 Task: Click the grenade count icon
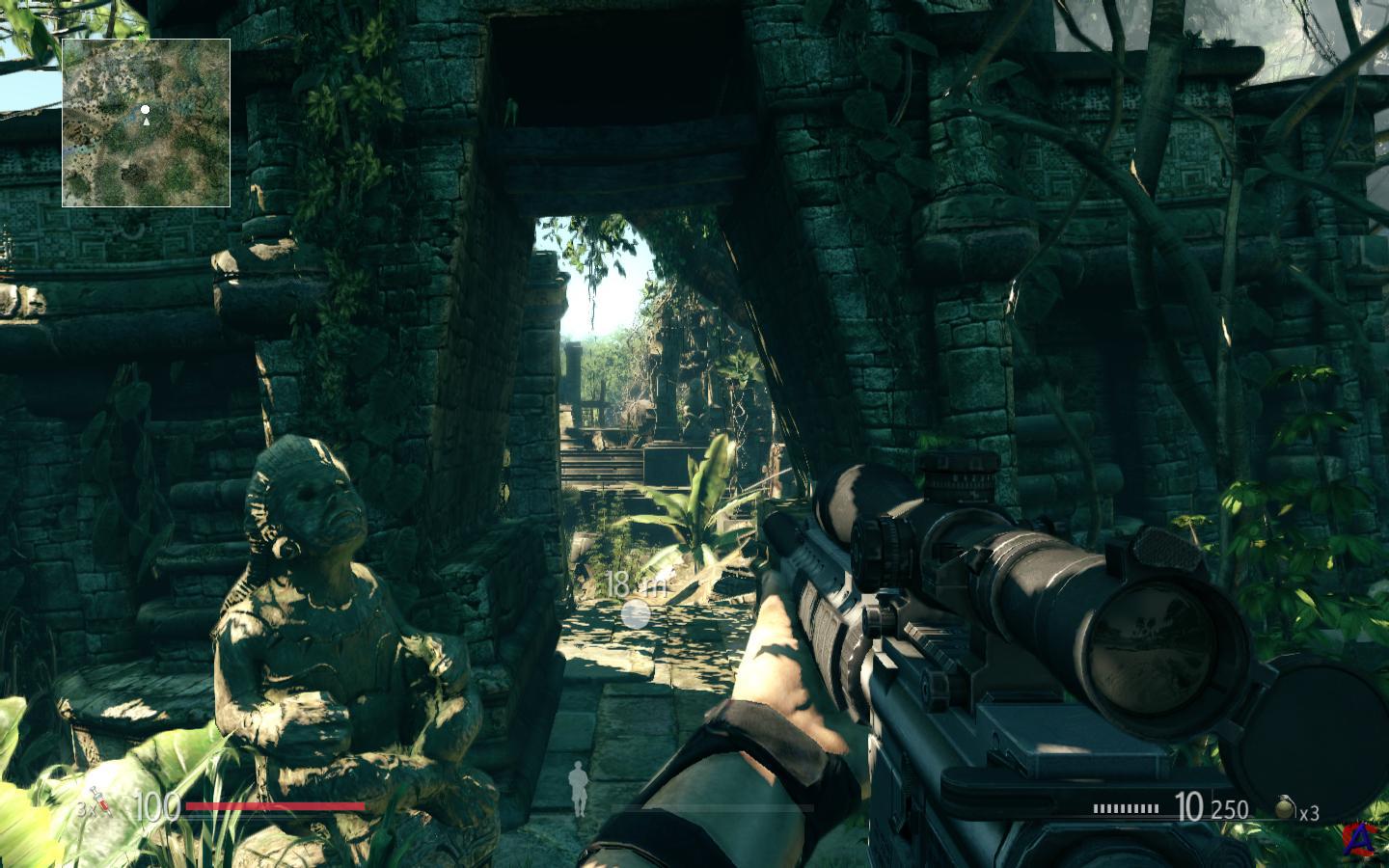1285,807
